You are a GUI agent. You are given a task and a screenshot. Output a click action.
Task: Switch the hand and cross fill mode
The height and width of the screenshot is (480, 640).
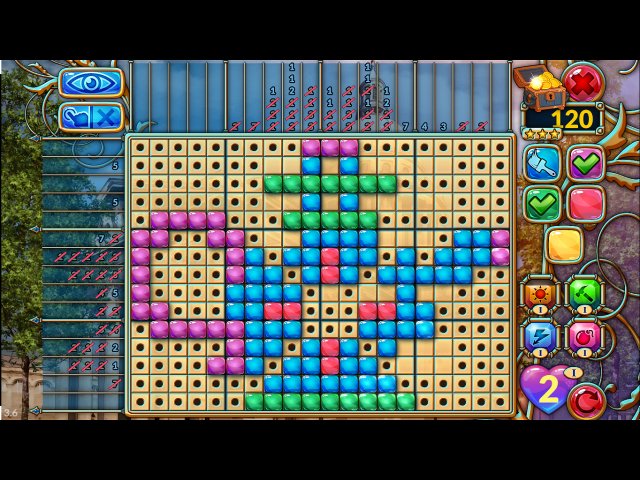pyautogui.click(x=91, y=116)
